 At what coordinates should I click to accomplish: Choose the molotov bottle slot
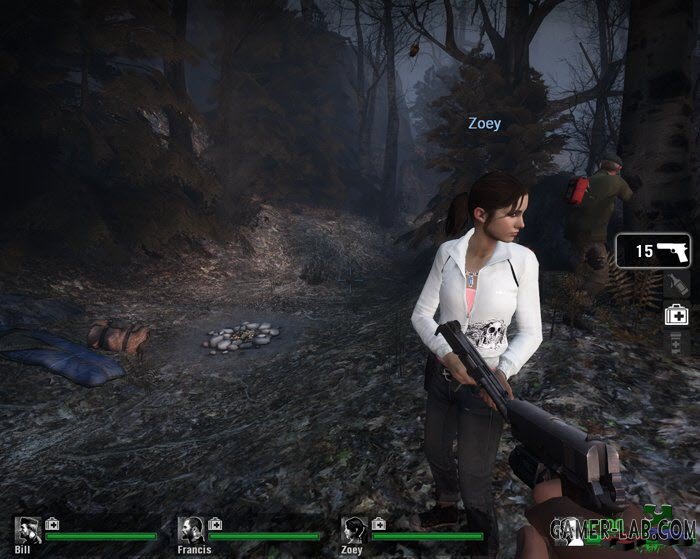click(x=676, y=285)
